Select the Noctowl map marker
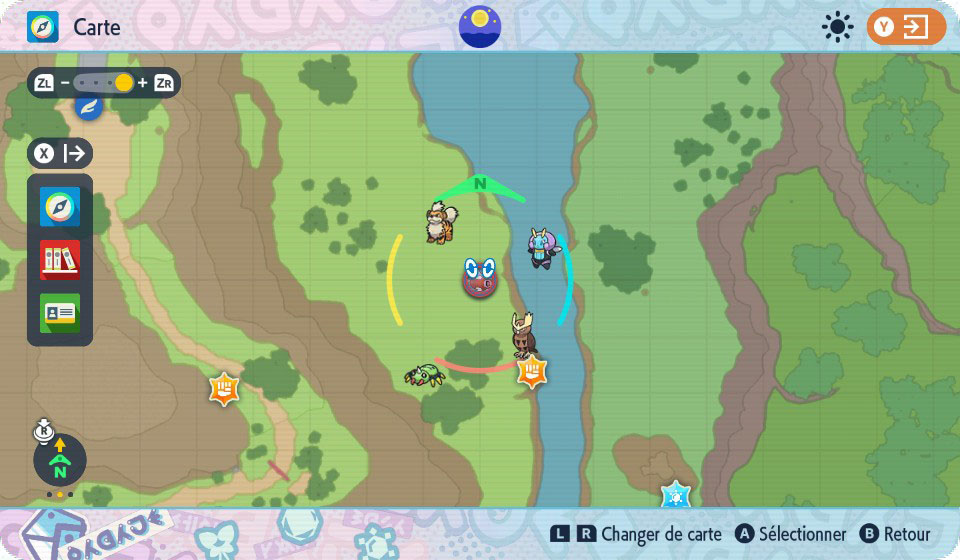960x560 pixels. click(x=523, y=335)
